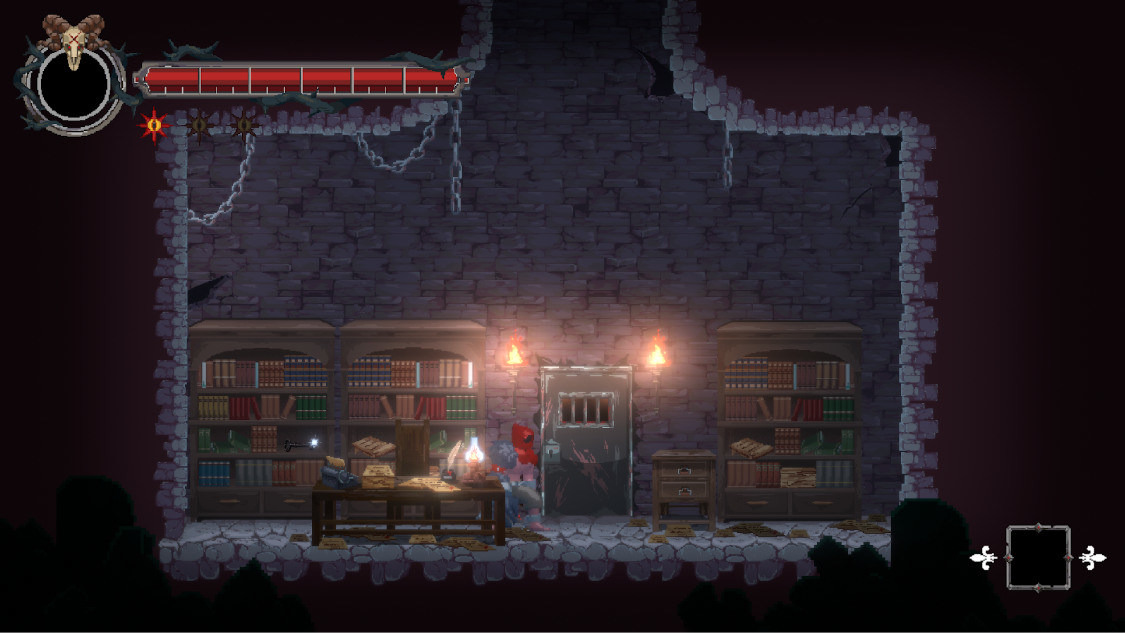
Task: Click the right fleur-de-lis item selector arrow
Action: (1092, 558)
